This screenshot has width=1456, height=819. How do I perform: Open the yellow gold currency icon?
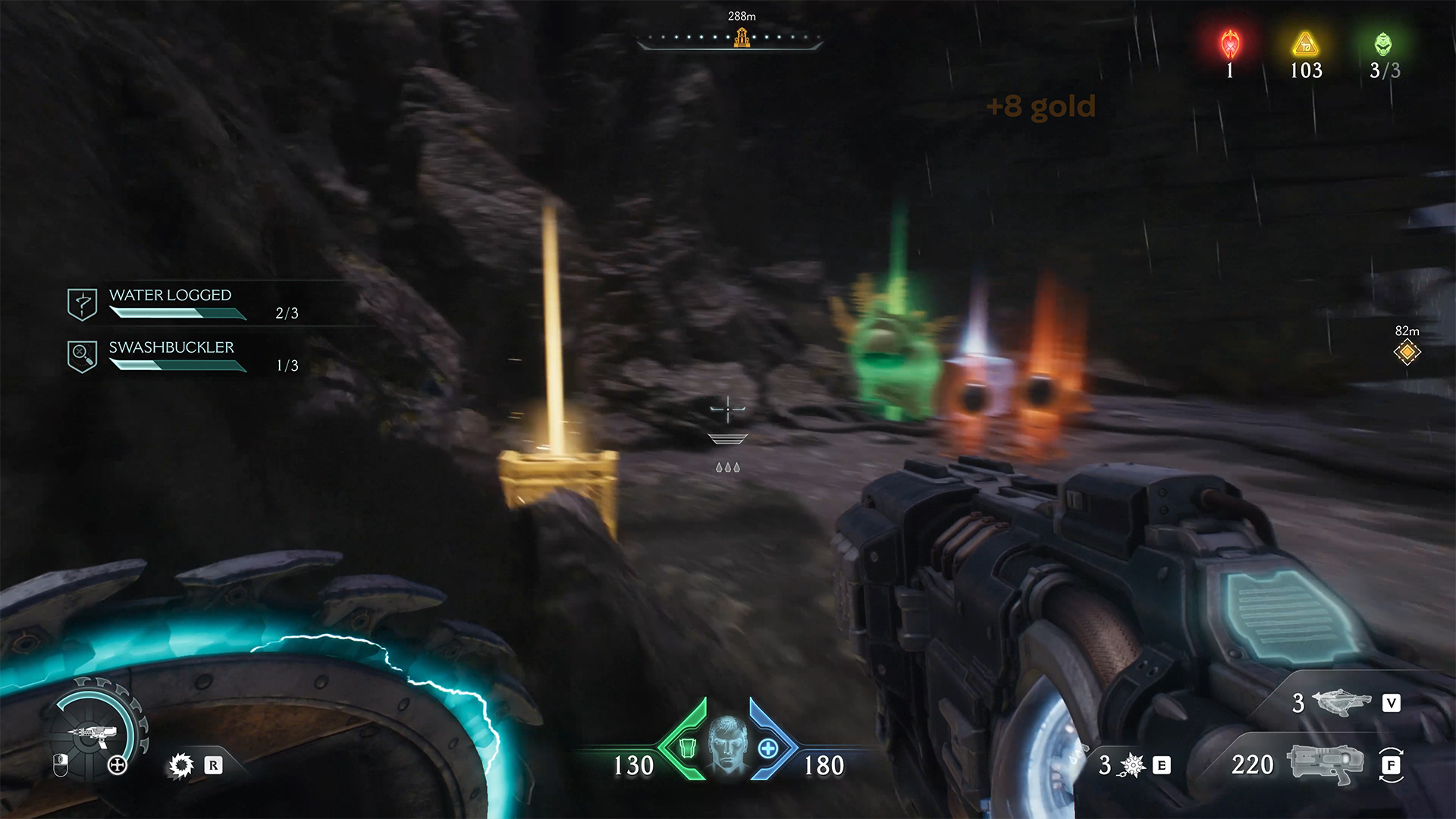click(x=1305, y=45)
